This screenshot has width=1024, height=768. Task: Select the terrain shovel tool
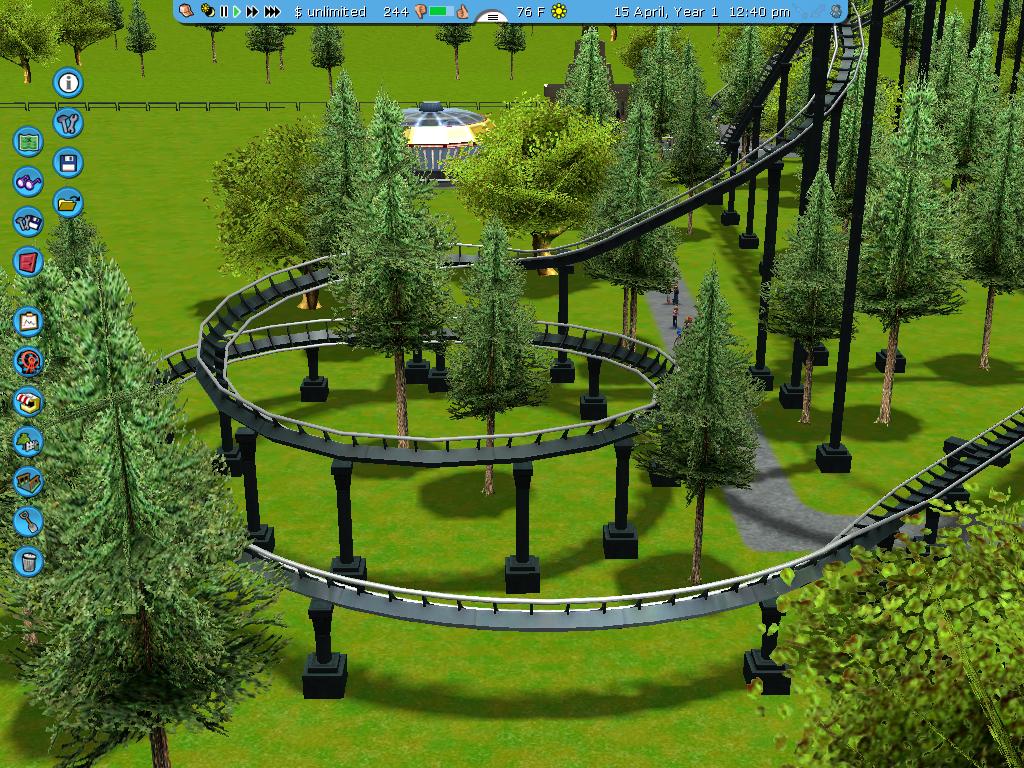[29, 521]
